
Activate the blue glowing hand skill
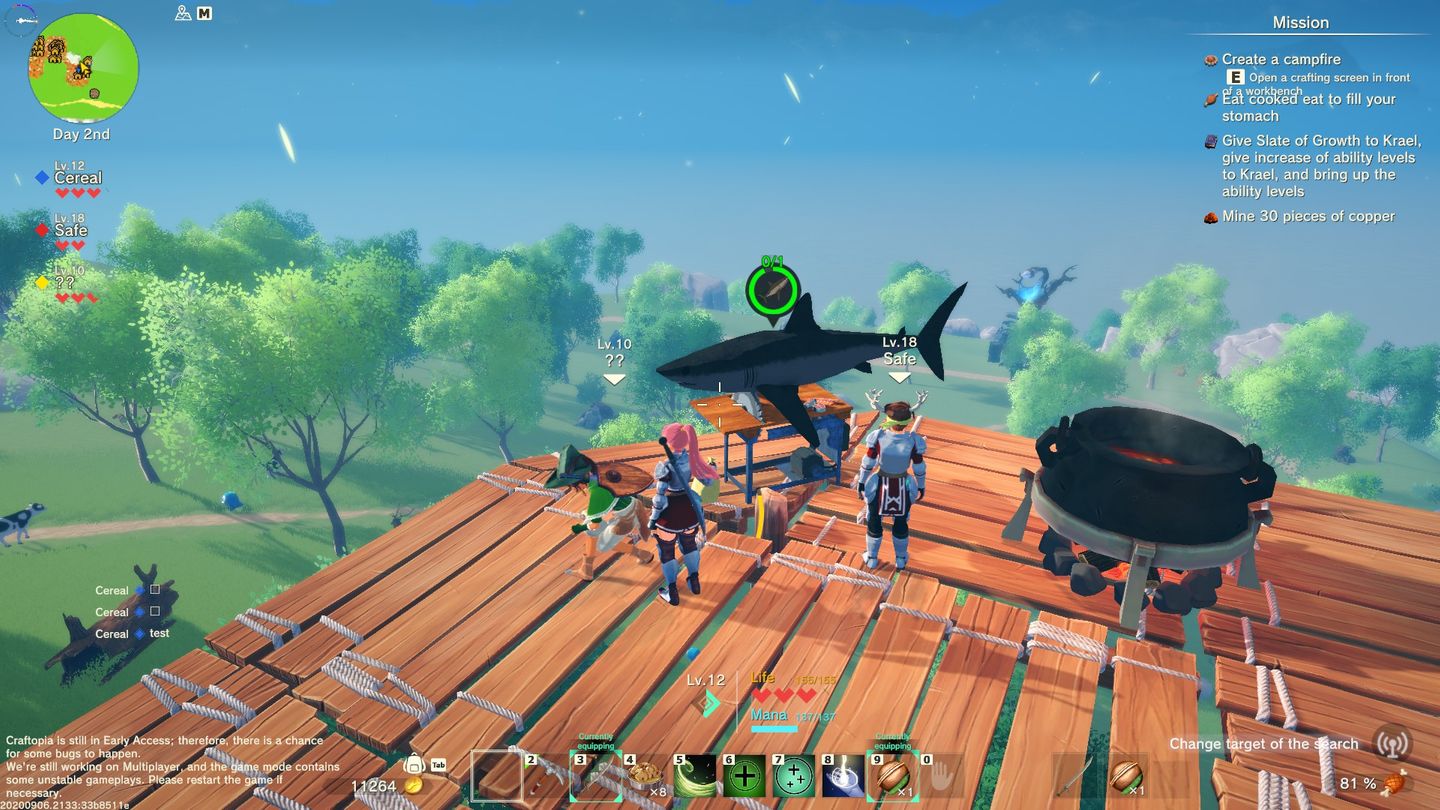click(843, 776)
